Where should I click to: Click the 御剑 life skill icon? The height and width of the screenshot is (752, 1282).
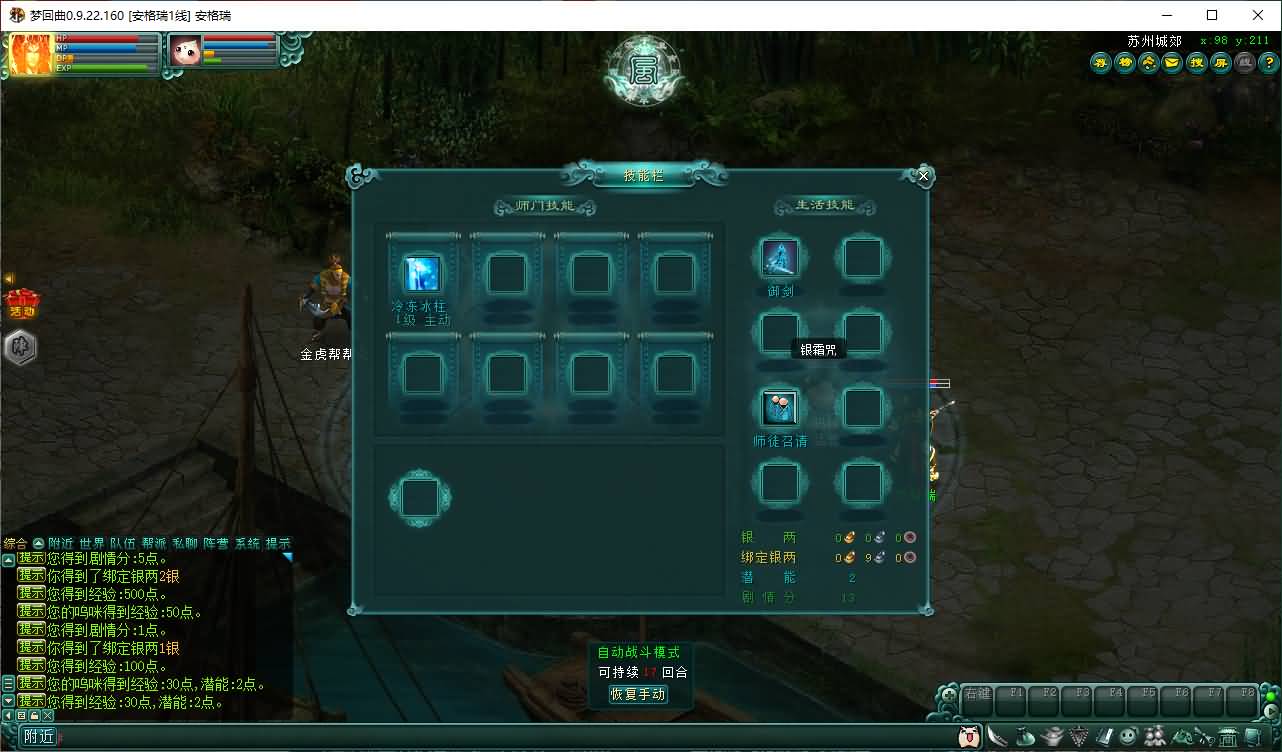(780, 258)
